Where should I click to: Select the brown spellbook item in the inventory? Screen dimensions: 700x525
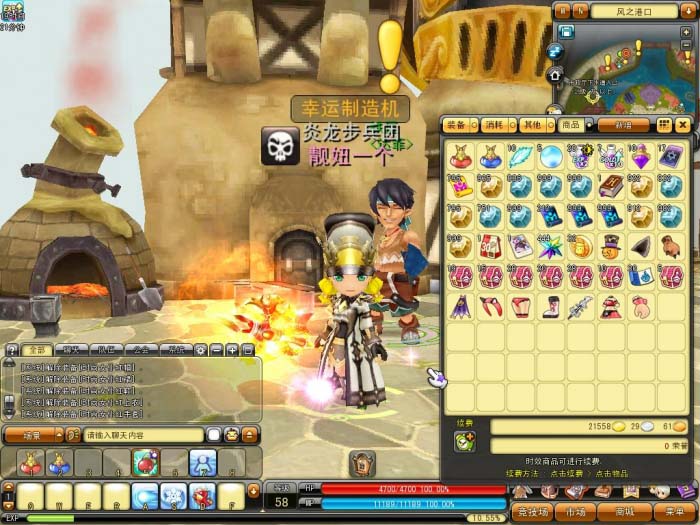pos(611,186)
